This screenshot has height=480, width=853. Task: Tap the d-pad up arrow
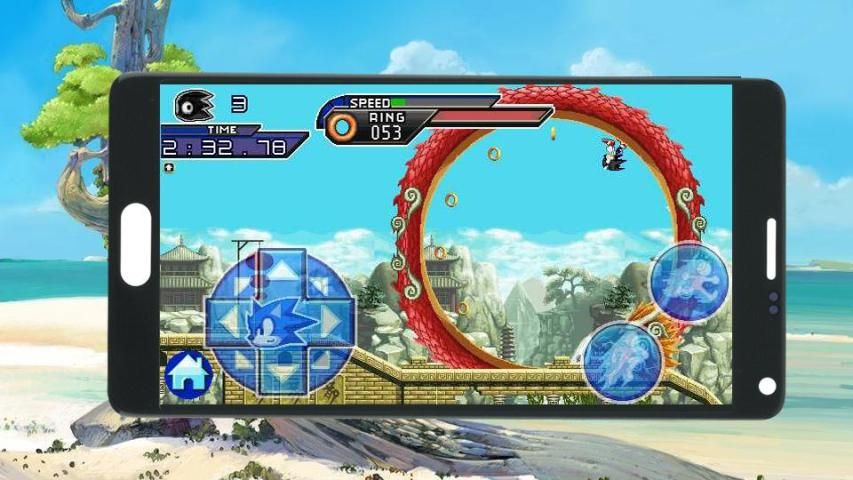tap(283, 270)
